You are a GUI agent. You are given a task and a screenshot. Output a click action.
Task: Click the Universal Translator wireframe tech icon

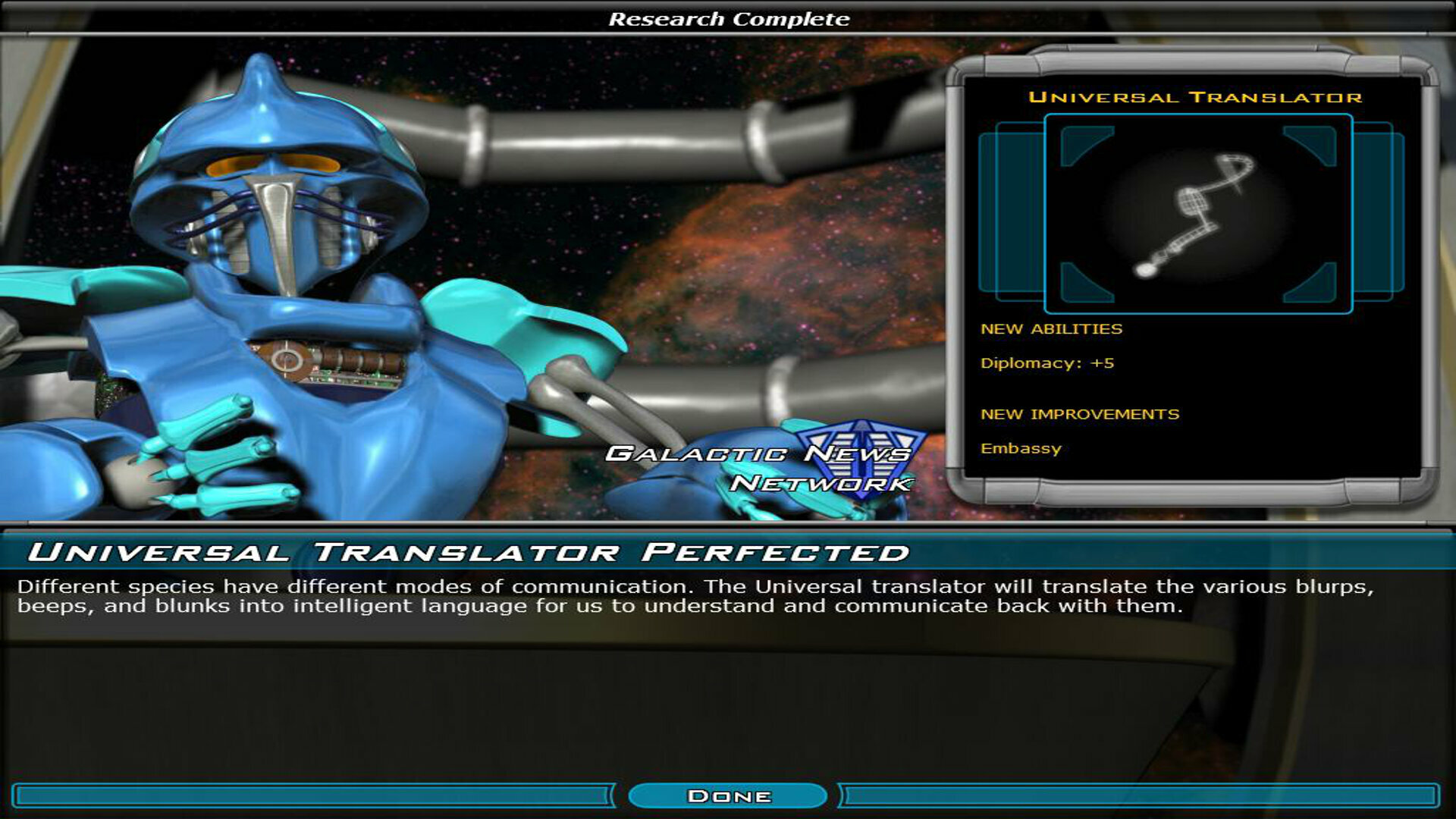click(x=1198, y=212)
